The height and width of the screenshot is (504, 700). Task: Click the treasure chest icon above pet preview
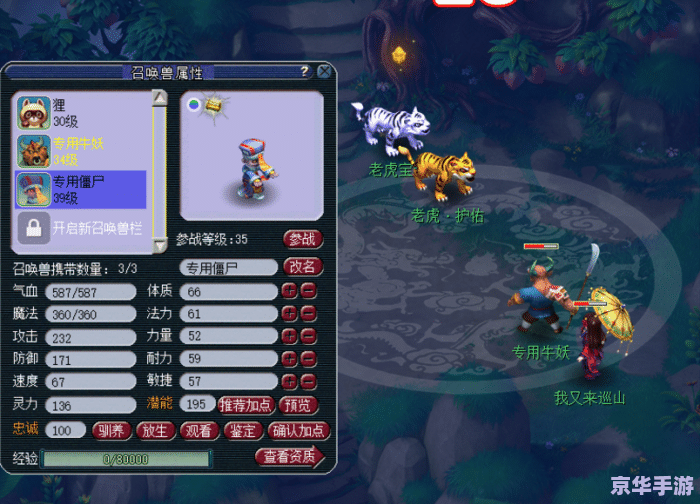tap(213, 105)
